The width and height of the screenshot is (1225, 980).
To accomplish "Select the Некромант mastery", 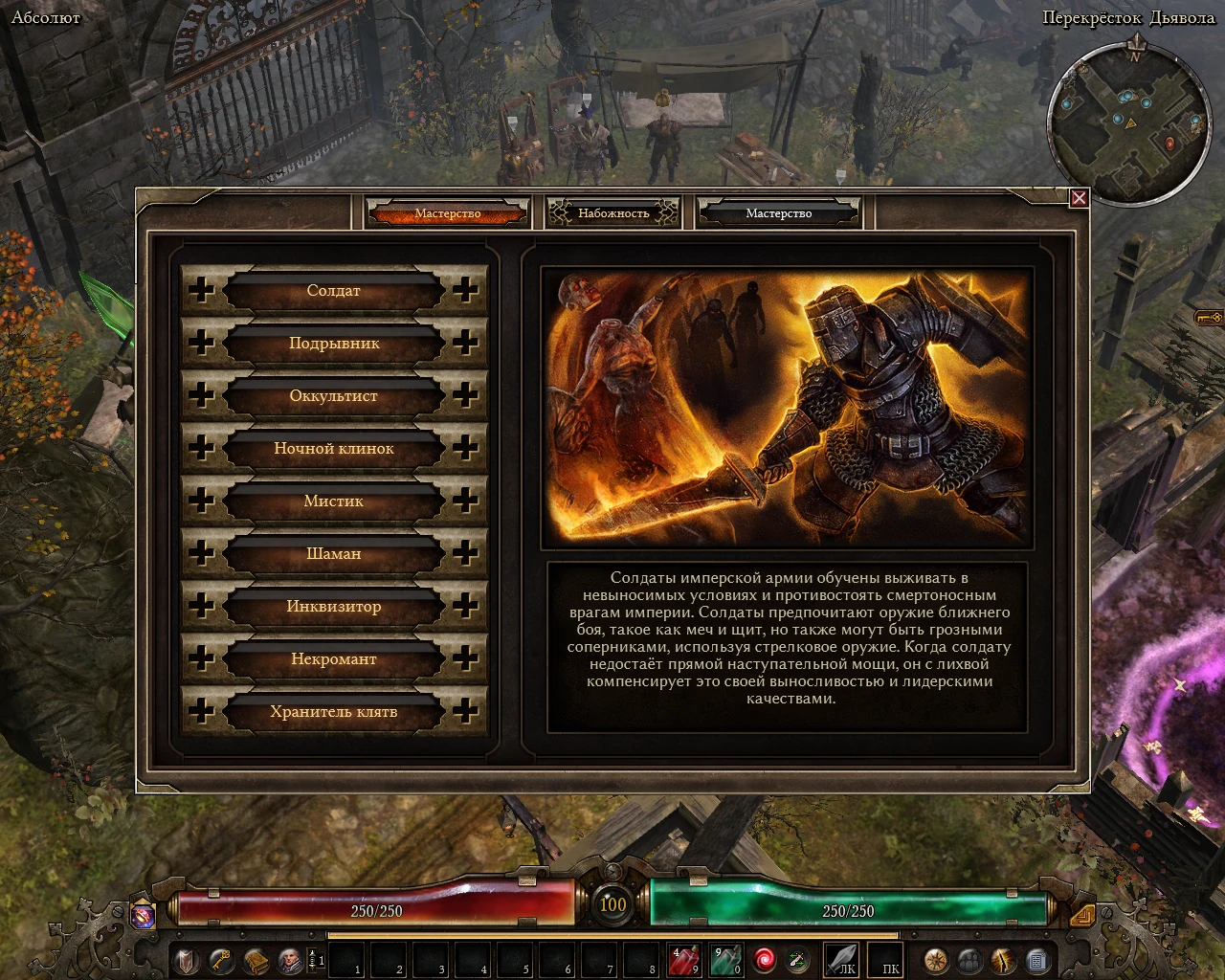I will [333, 658].
